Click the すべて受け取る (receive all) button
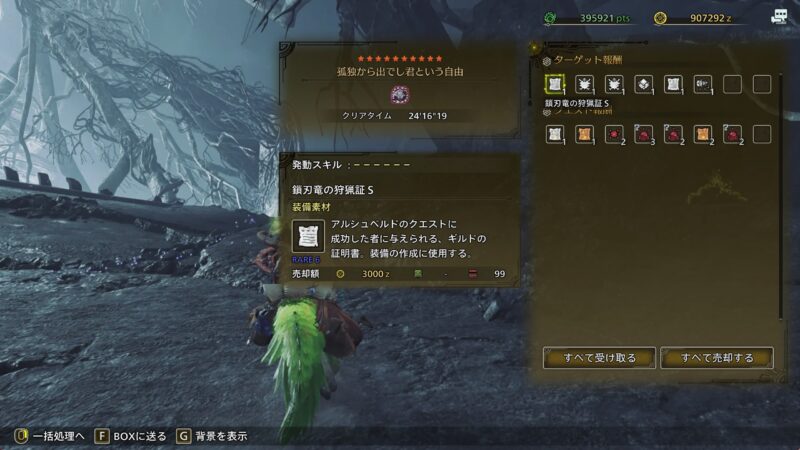Screen dimensions: 800x450 click(x=599, y=357)
